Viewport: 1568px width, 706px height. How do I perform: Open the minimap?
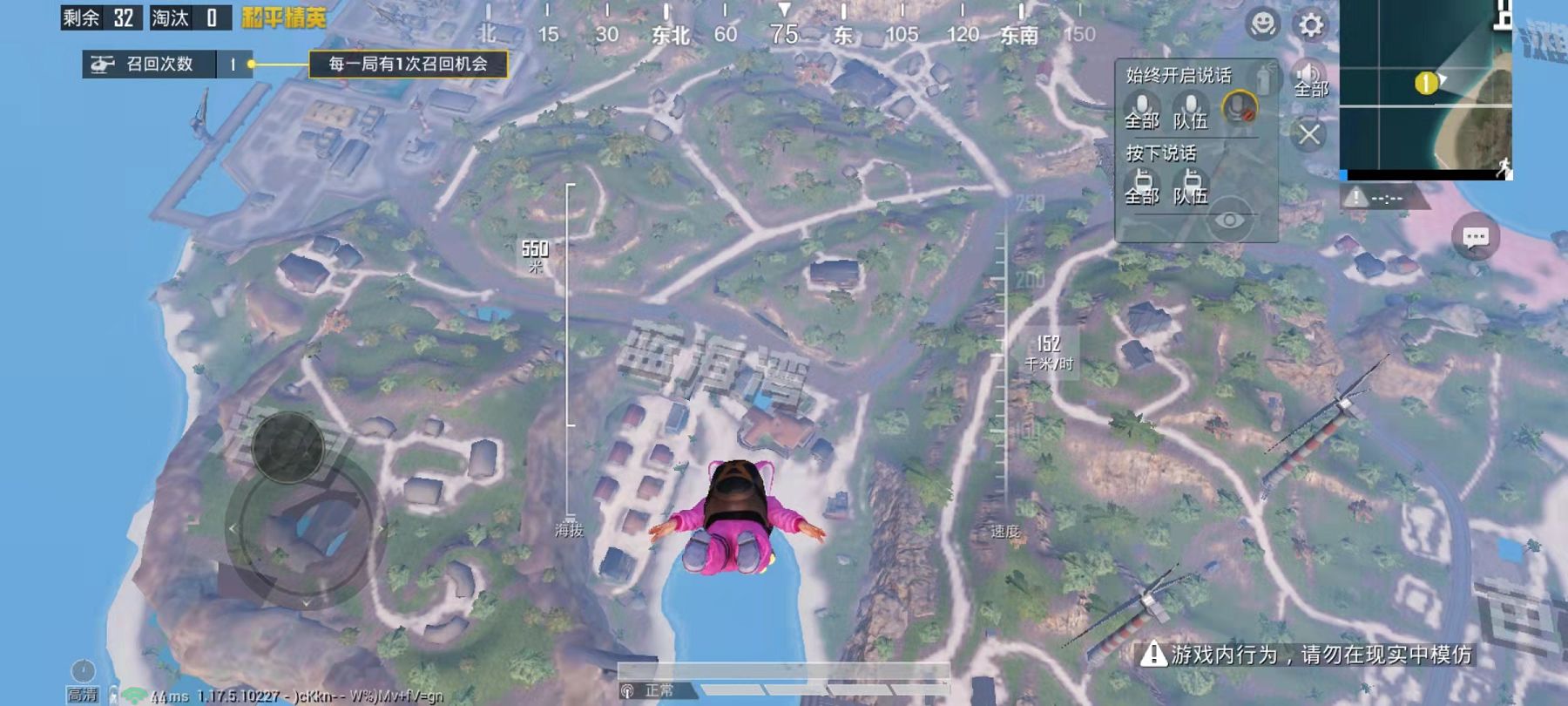pyautogui.click(x=1425, y=89)
